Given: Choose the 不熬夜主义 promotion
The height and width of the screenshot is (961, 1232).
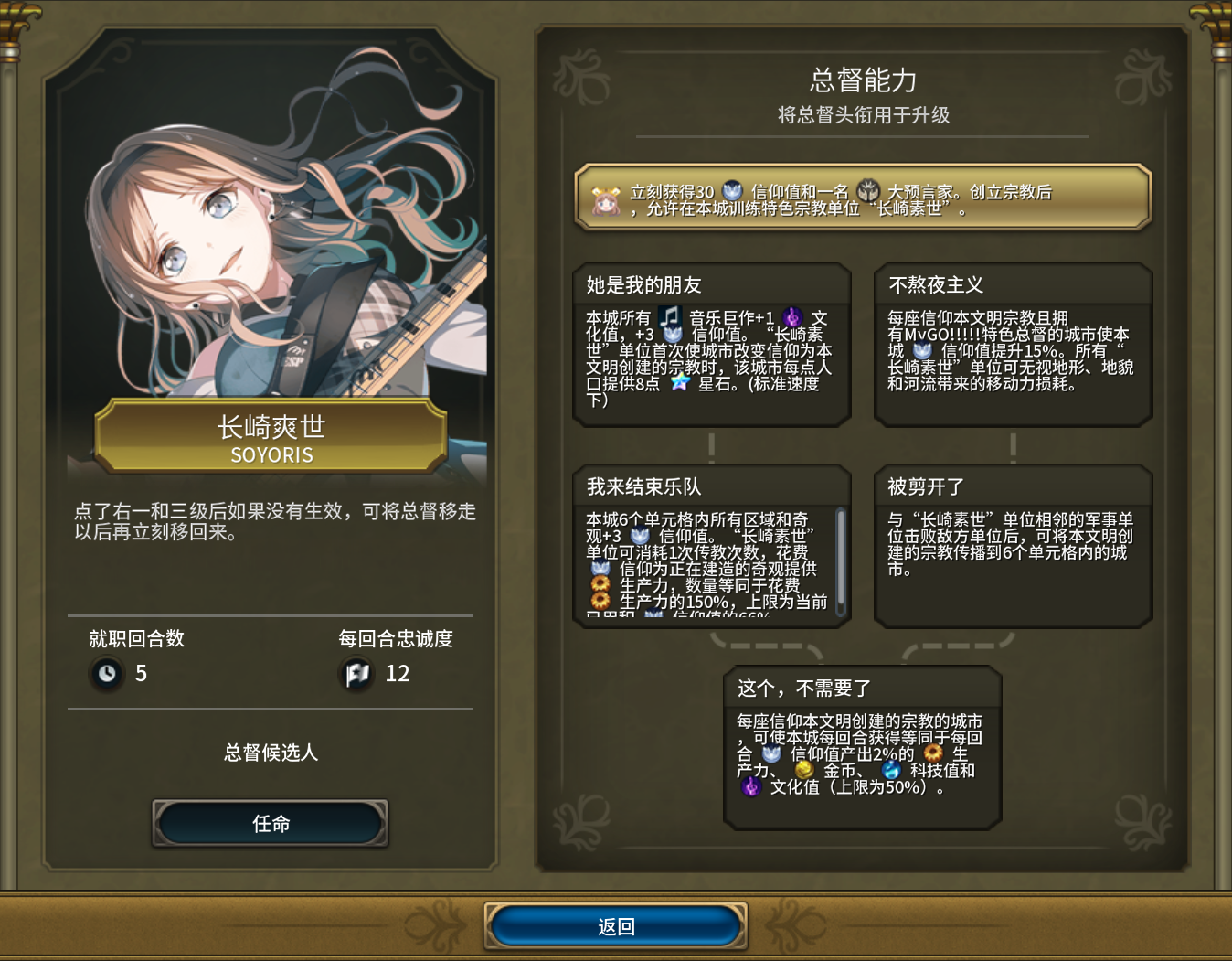Looking at the screenshot, I should pyautogui.click(x=1013, y=345).
